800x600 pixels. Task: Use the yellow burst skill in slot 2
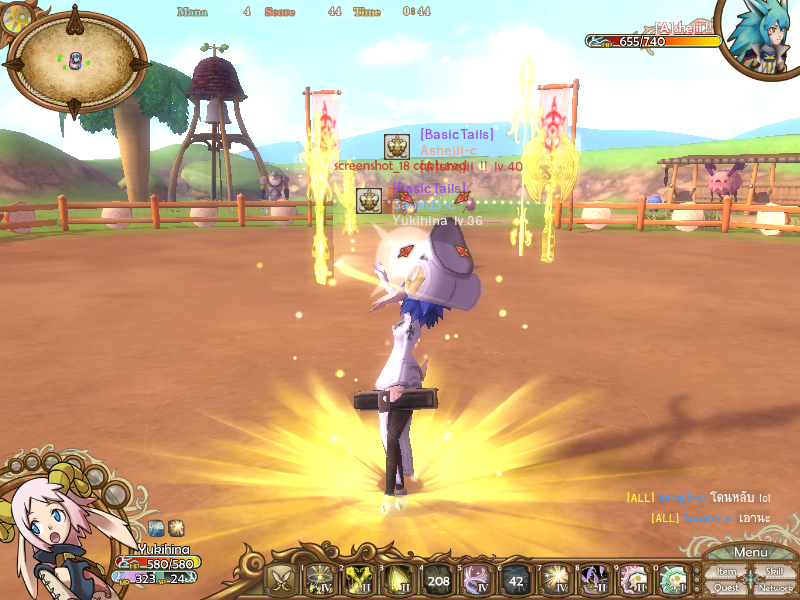[x=360, y=579]
